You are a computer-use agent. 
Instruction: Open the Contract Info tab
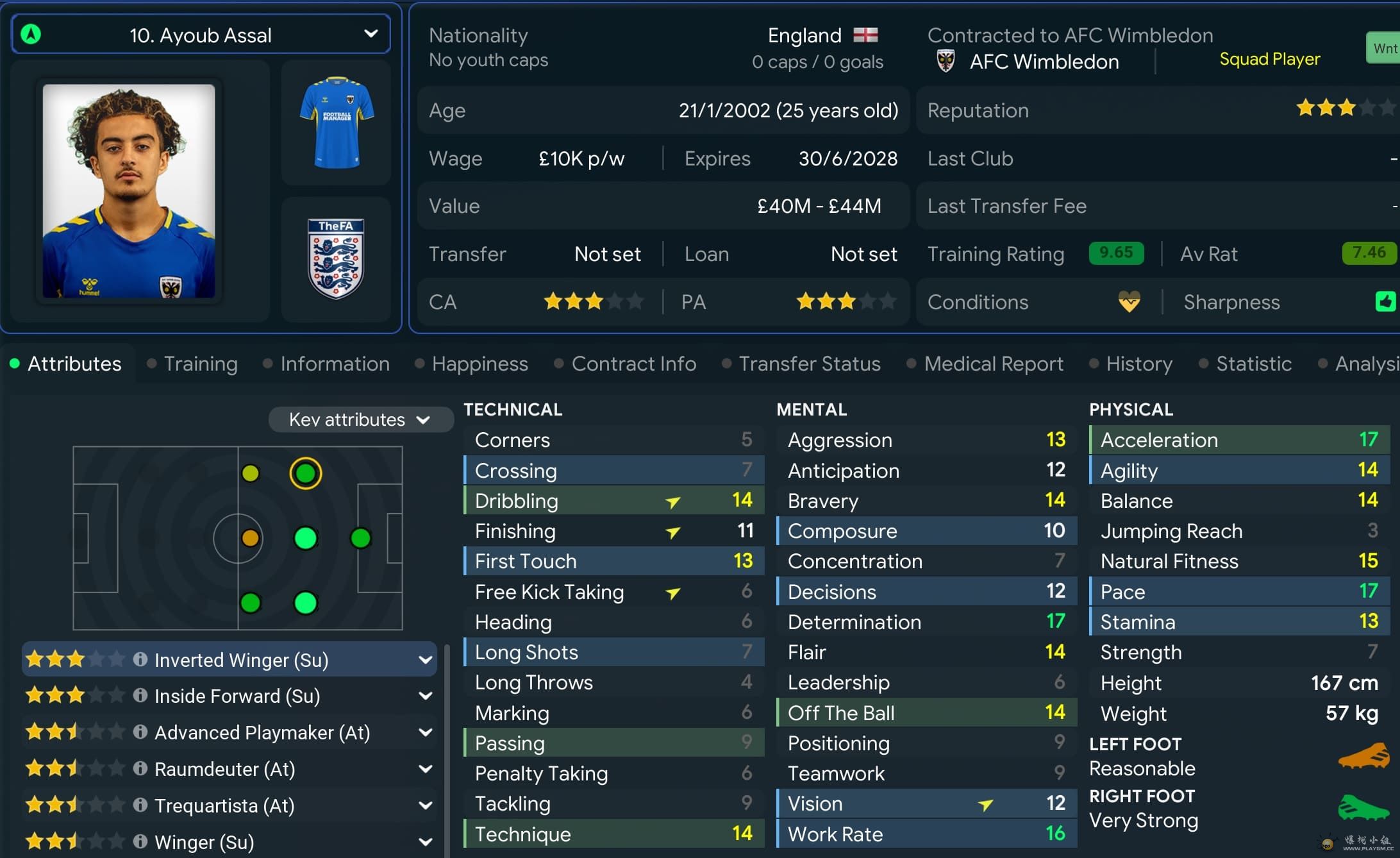click(x=633, y=364)
